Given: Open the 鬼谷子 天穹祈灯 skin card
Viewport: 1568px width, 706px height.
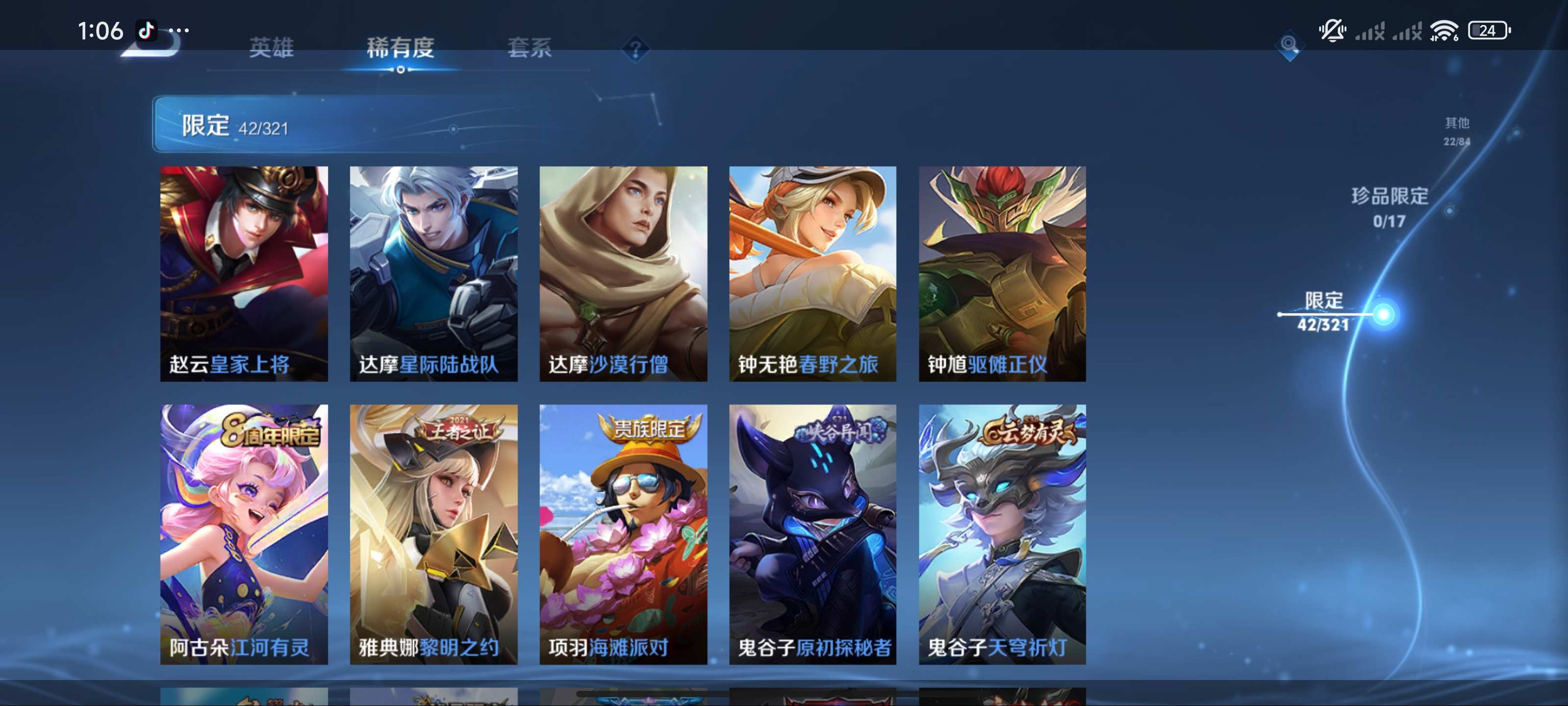Looking at the screenshot, I should click(1002, 533).
